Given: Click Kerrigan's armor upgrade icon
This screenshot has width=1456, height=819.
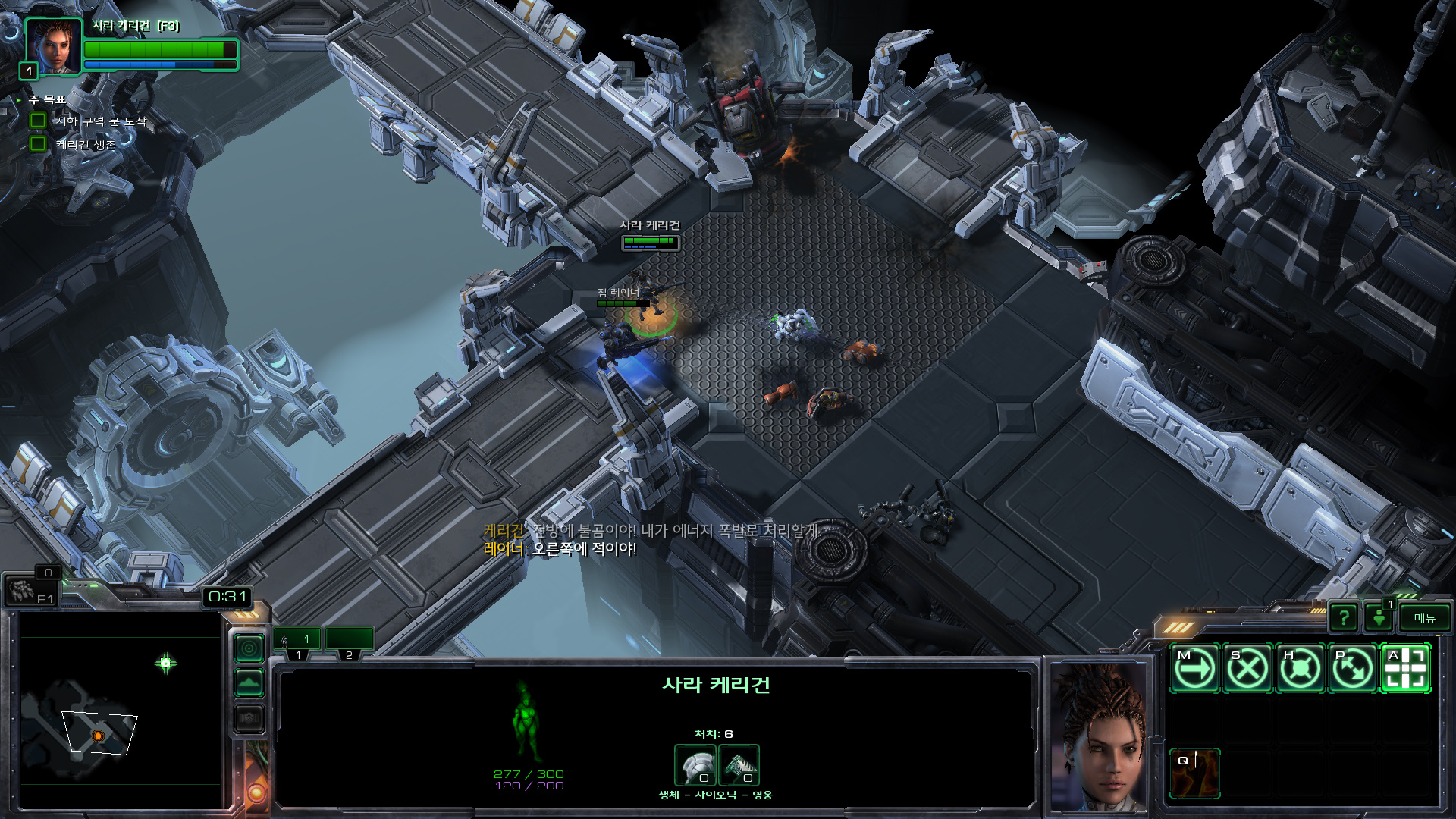Looking at the screenshot, I should click(x=739, y=765).
